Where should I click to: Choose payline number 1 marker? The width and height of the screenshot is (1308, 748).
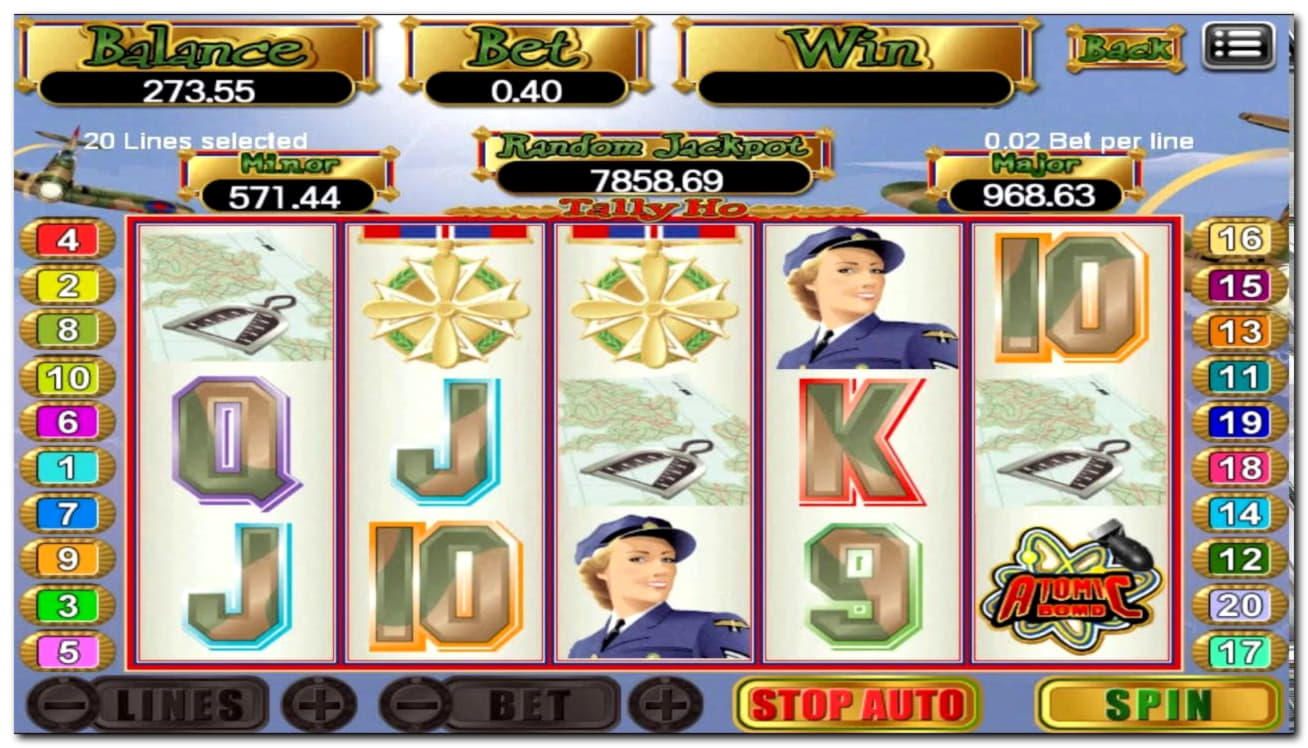pos(67,467)
